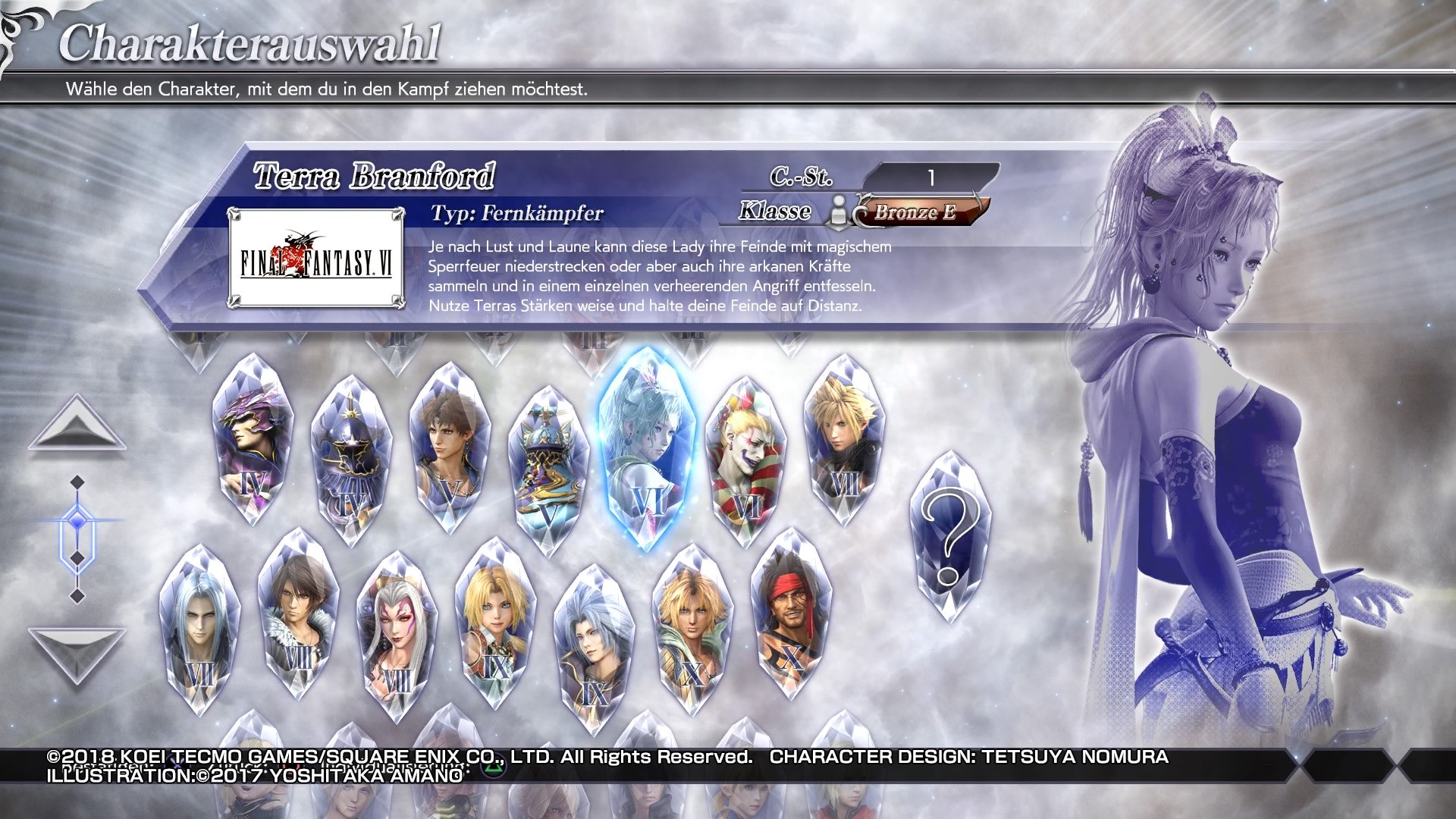Select Sephiroth's crystal portrait
Viewport: 1456px width, 819px height.
199,629
